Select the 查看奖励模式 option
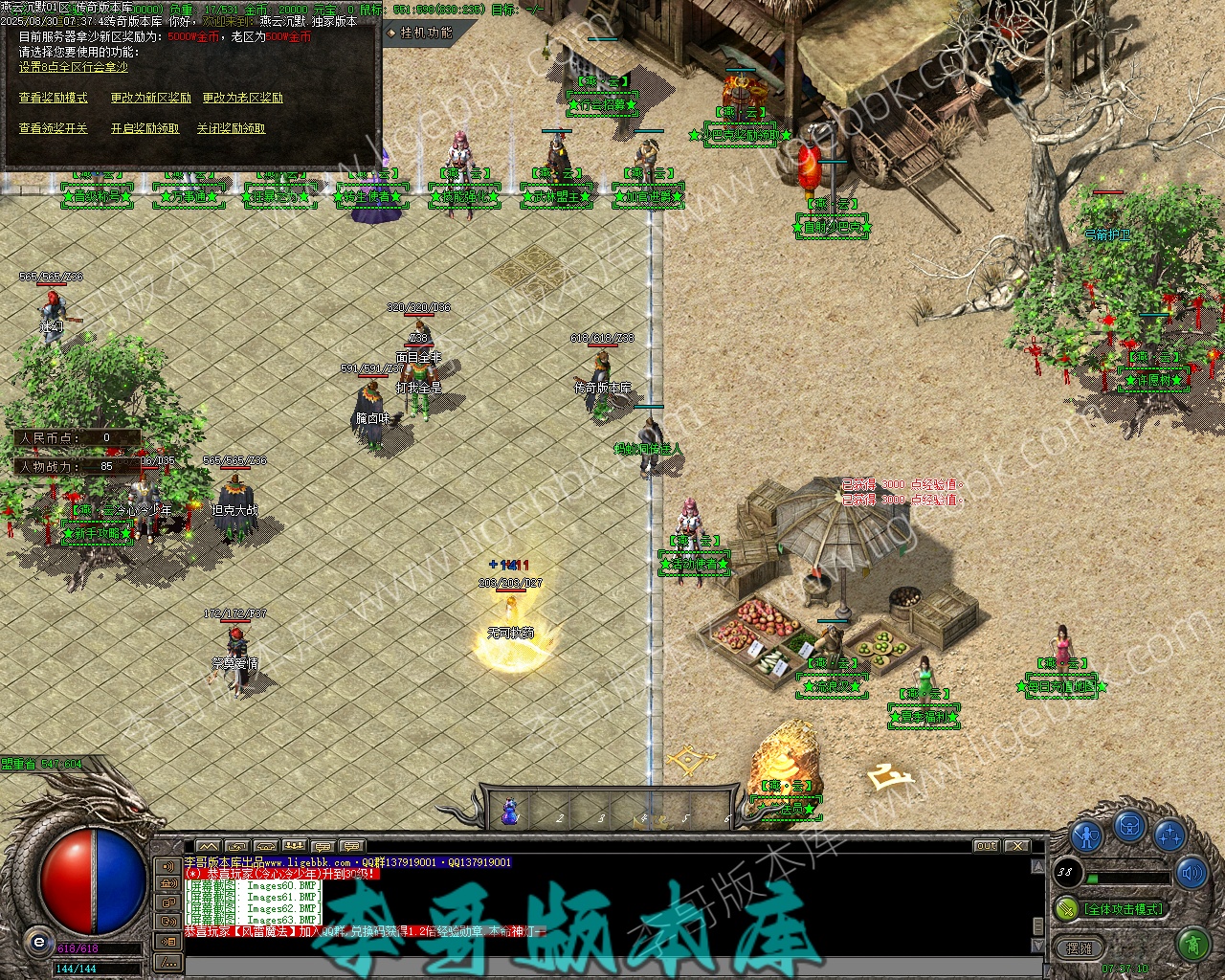 pos(53,98)
